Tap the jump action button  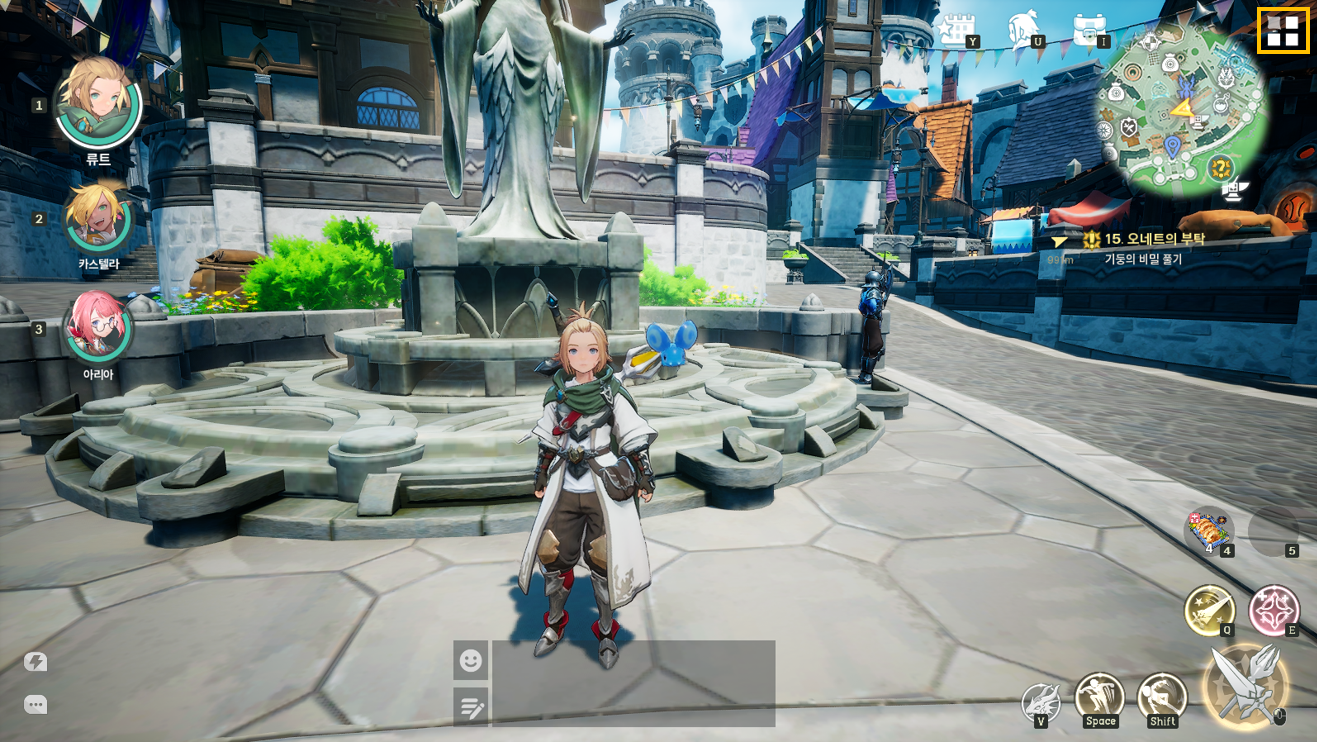point(1099,696)
